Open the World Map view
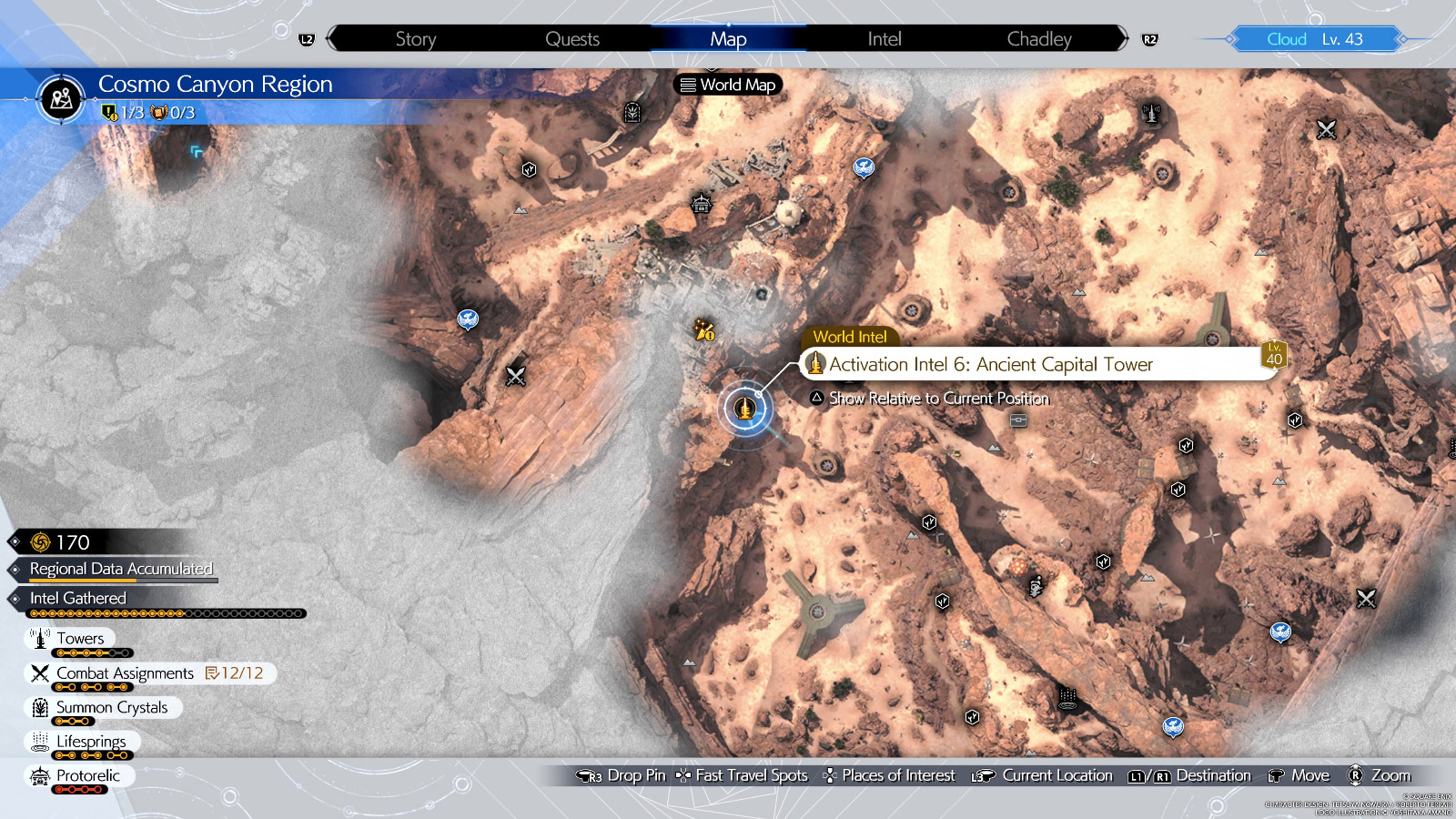 (x=726, y=85)
